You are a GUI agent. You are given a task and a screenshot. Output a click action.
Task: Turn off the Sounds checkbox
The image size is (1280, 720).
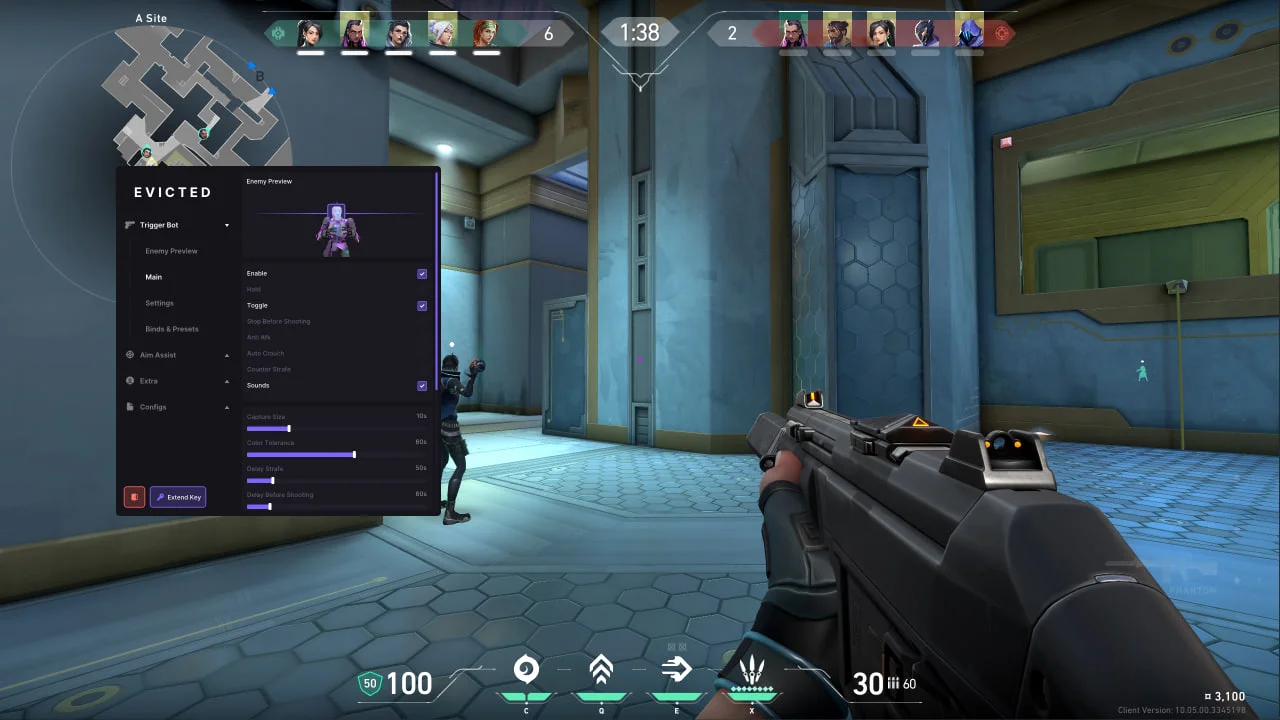click(422, 385)
